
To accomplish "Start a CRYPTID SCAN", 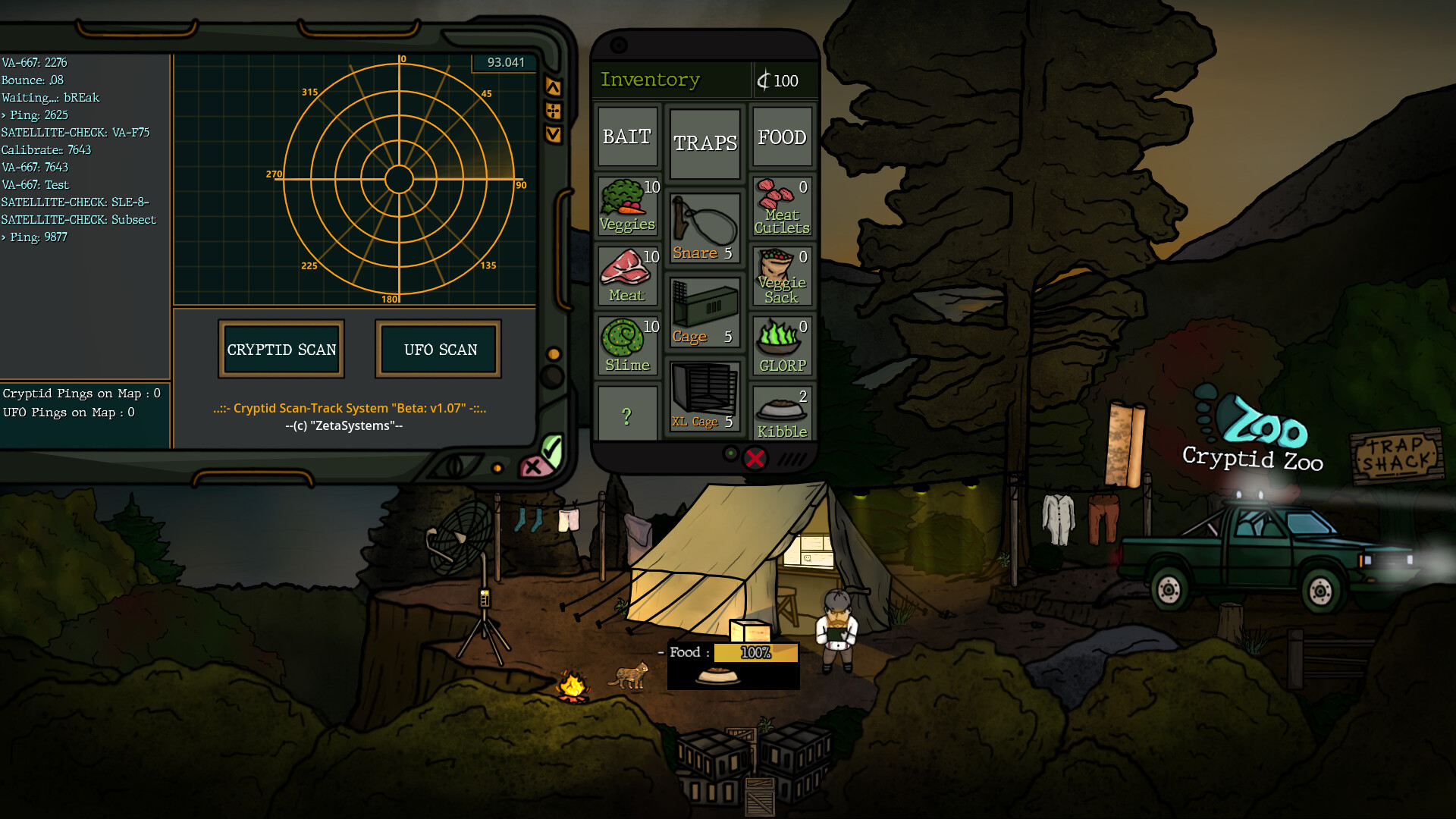I will tap(281, 350).
